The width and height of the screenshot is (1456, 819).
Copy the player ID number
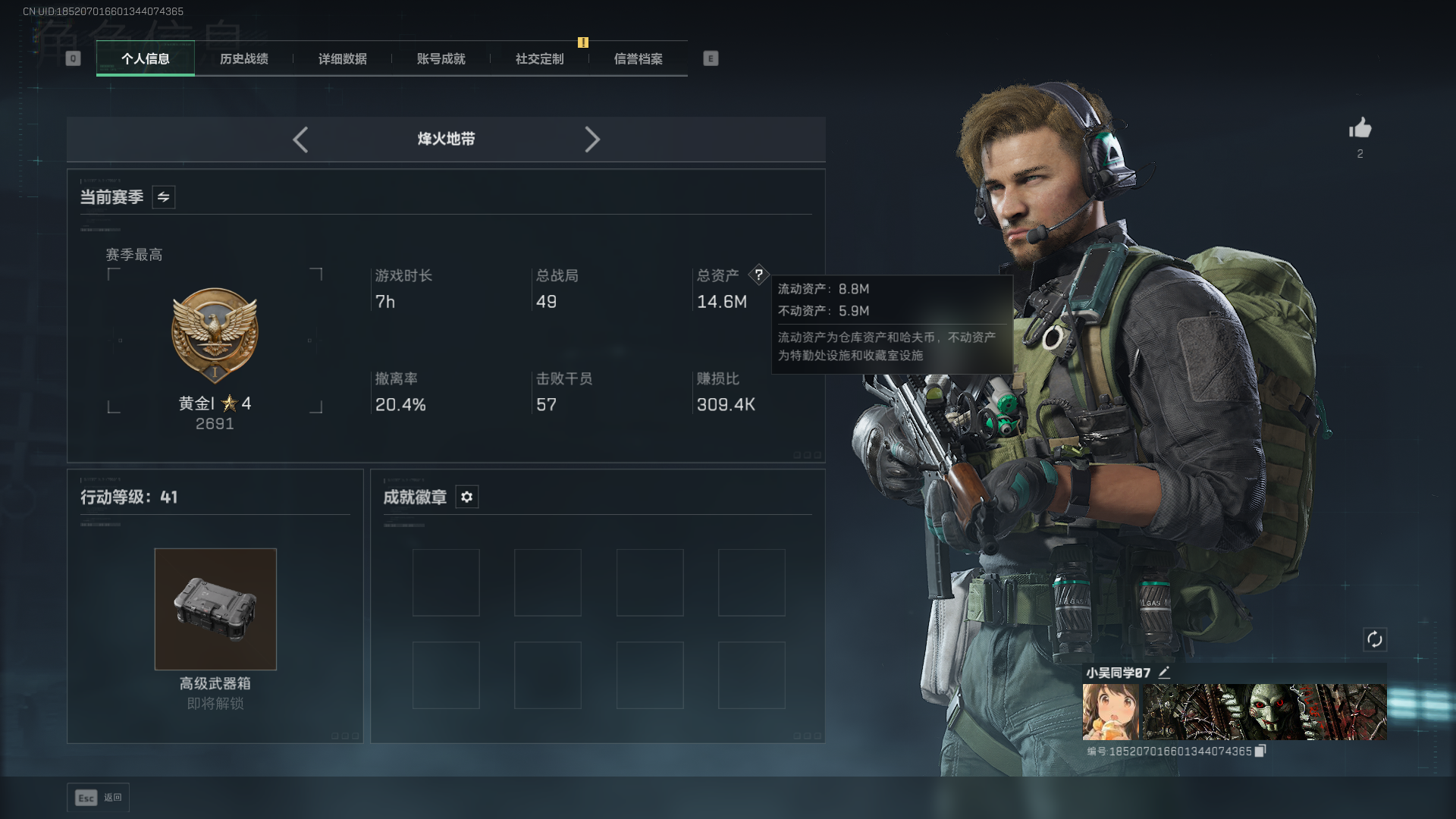pyautogui.click(x=1260, y=751)
